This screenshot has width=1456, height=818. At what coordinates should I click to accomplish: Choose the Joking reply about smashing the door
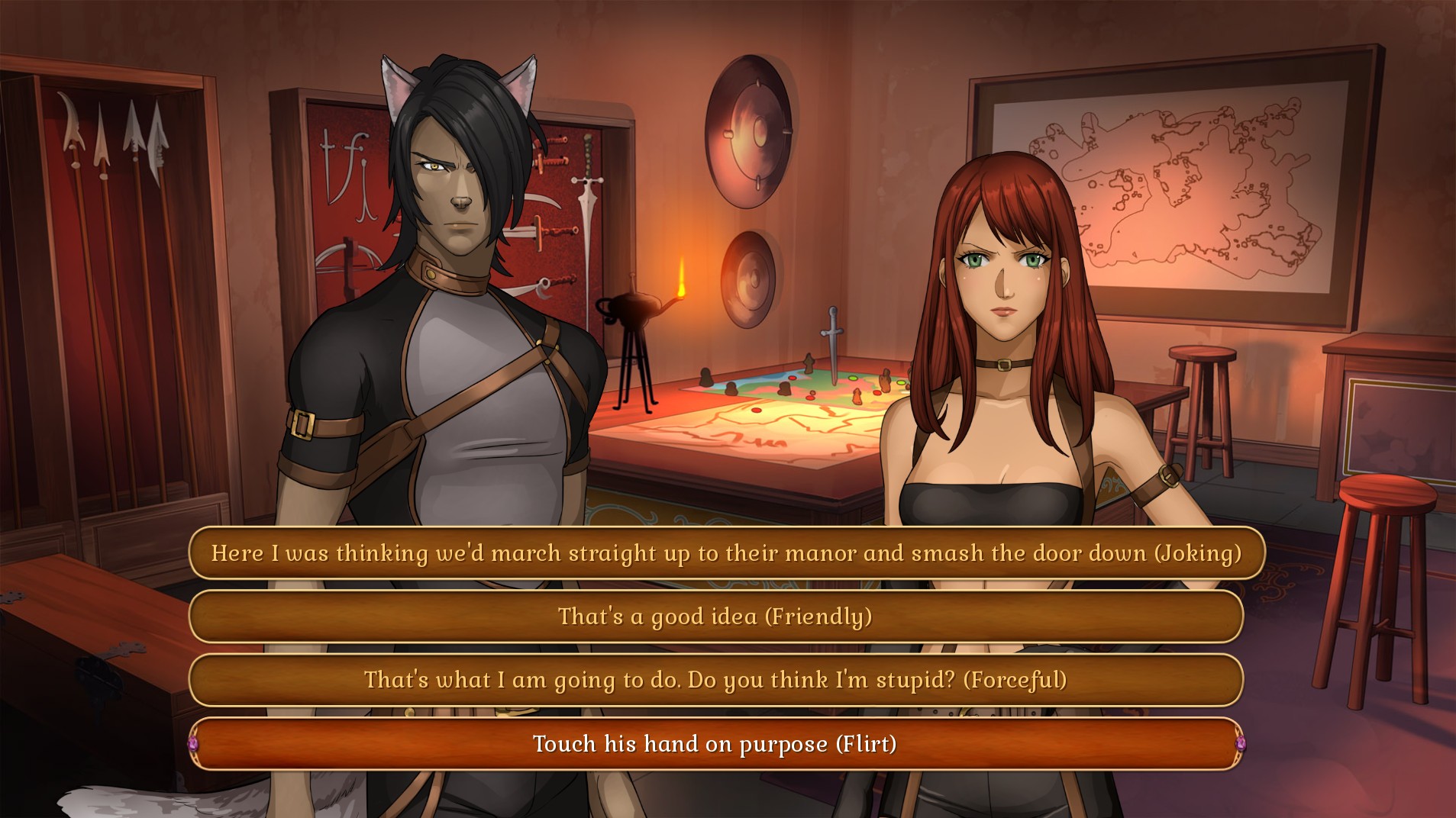pyautogui.click(x=725, y=553)
